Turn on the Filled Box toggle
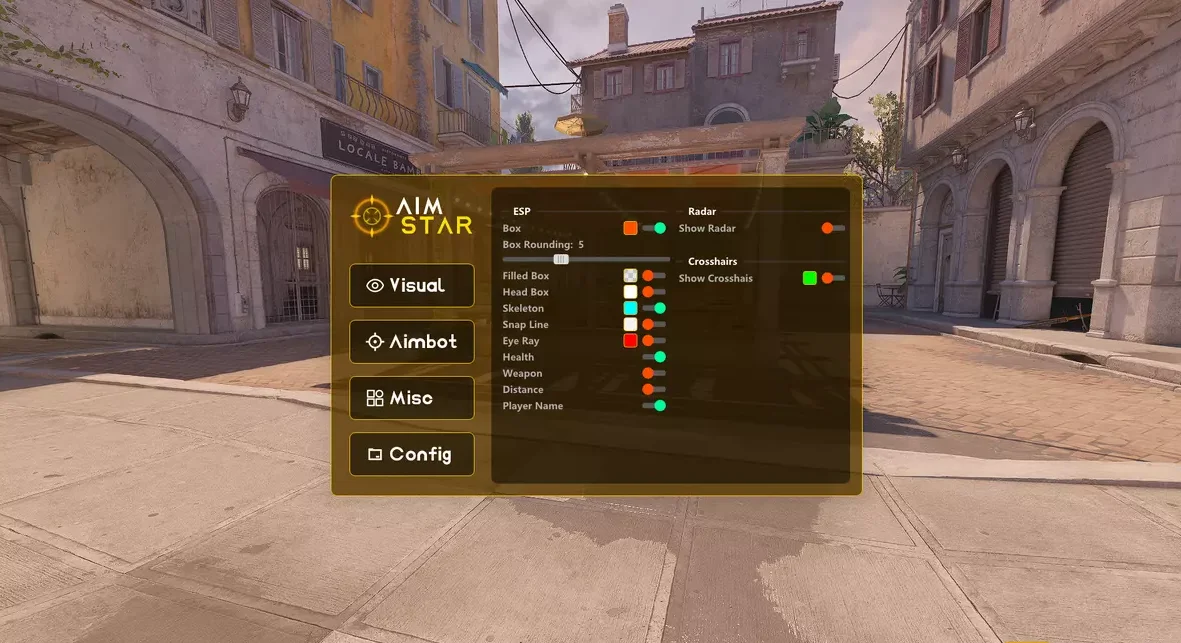 coord(654,275)
